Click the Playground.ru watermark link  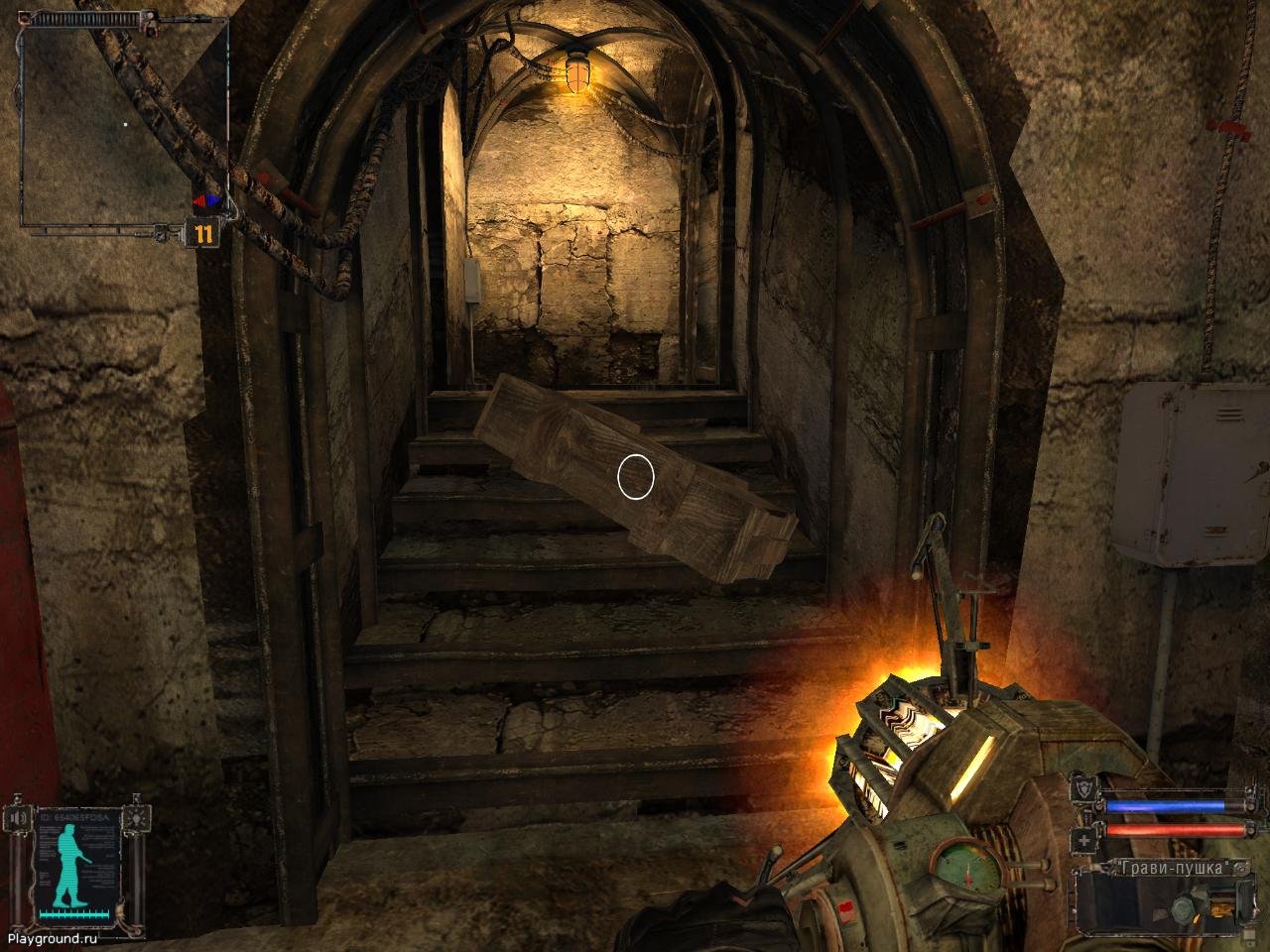(x=53, y=940)
